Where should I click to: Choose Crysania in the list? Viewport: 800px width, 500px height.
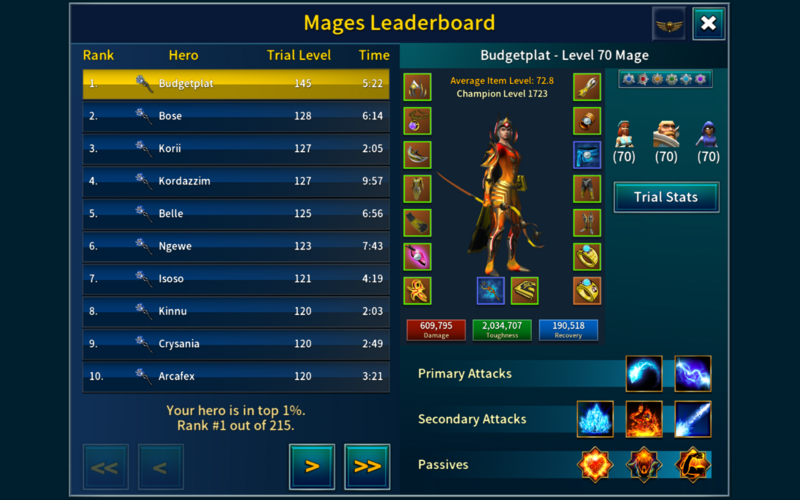(x=236, y=344)
